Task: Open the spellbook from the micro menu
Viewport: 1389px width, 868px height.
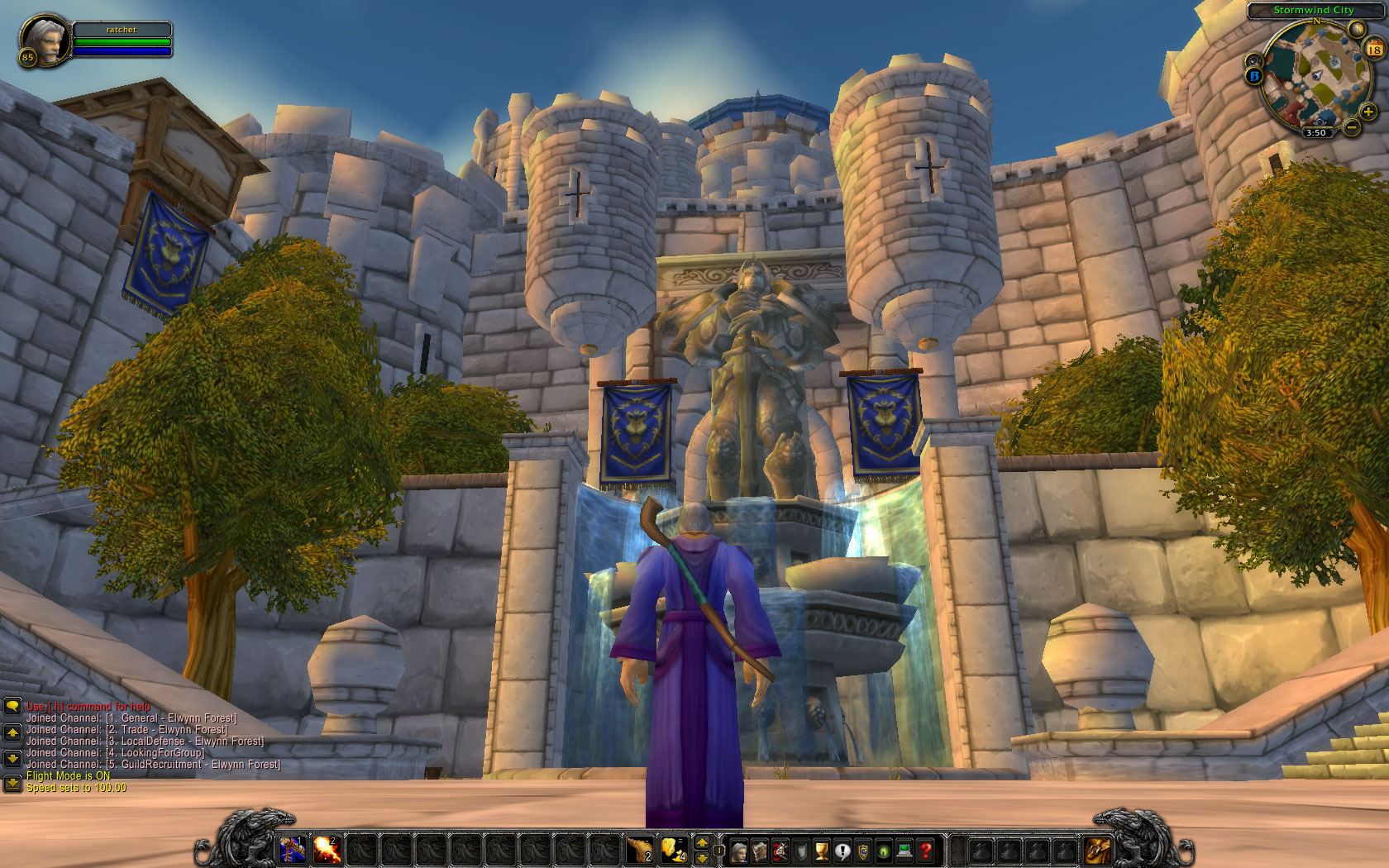Action: [759, 850]
